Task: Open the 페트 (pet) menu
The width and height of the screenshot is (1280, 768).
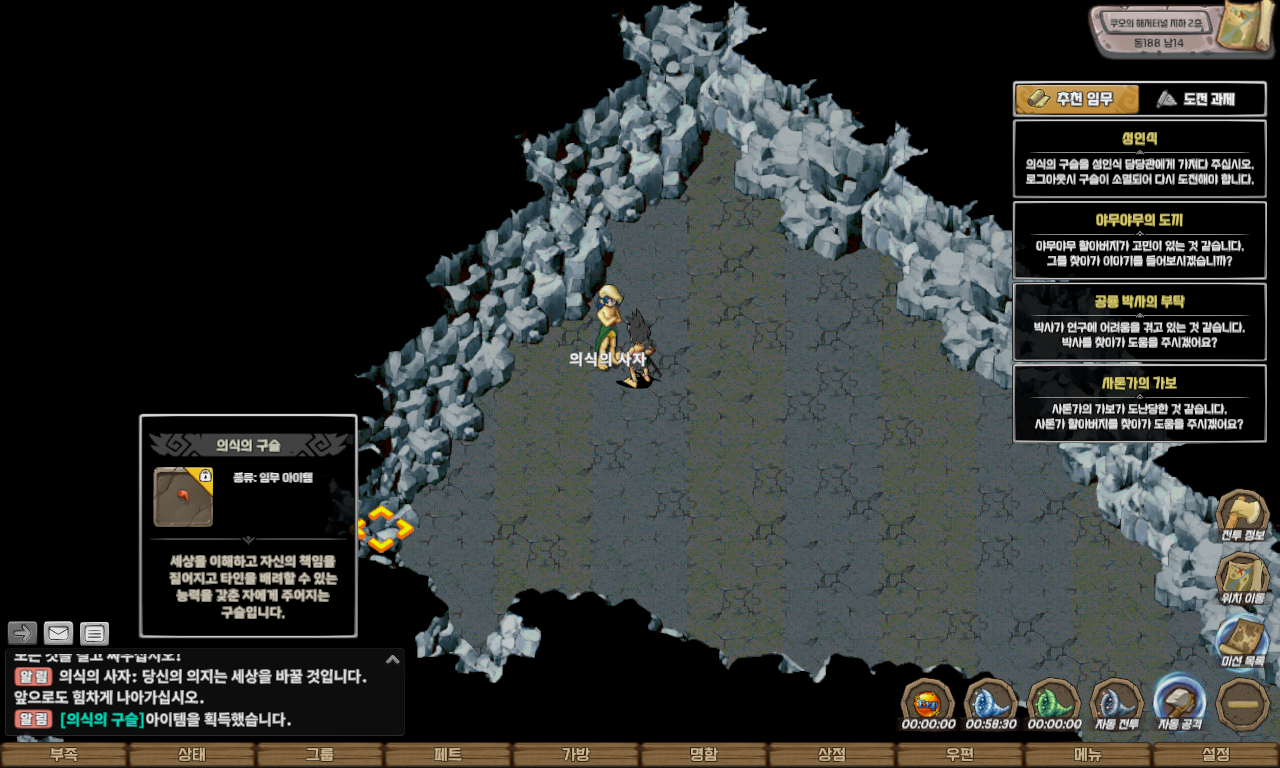Action: [x=448, y=755]
